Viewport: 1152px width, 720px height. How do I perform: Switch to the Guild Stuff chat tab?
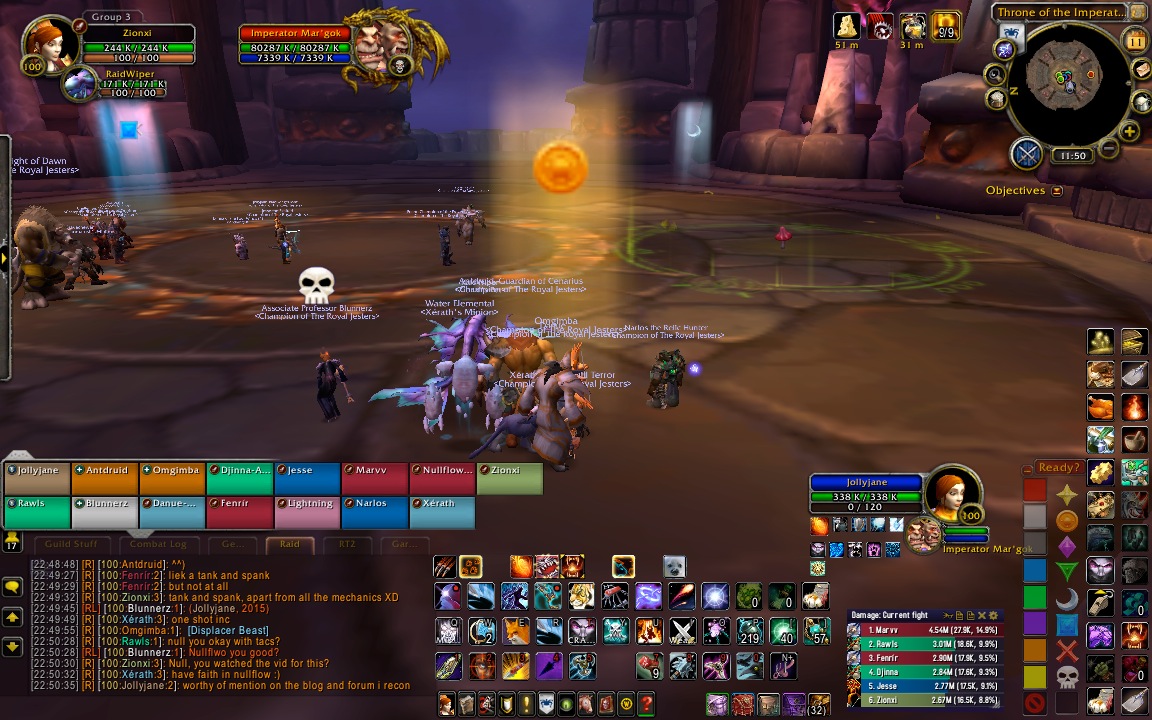71,544
